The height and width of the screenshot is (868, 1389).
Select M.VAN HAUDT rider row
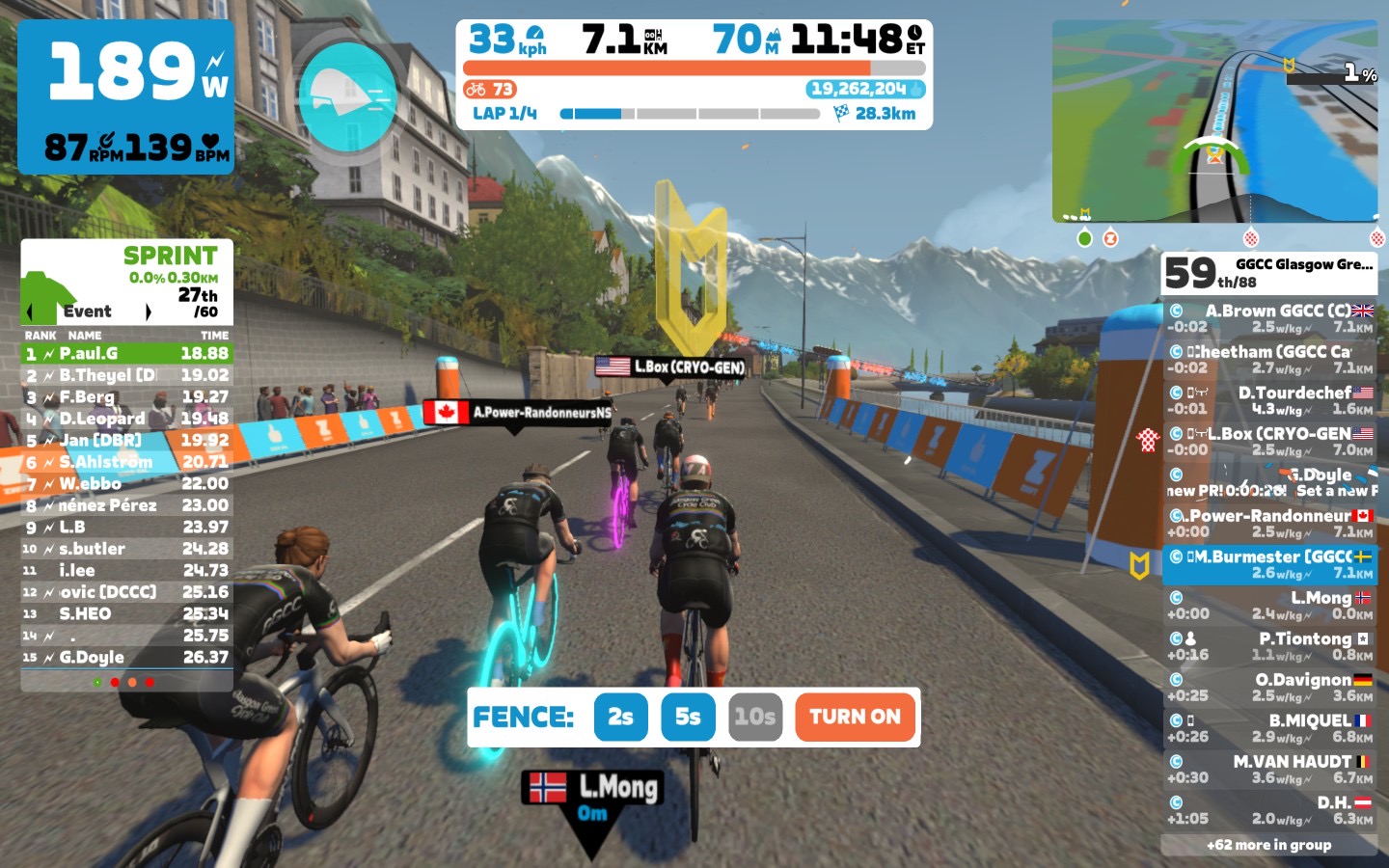pyautogui.click(x=1269, y=769)
